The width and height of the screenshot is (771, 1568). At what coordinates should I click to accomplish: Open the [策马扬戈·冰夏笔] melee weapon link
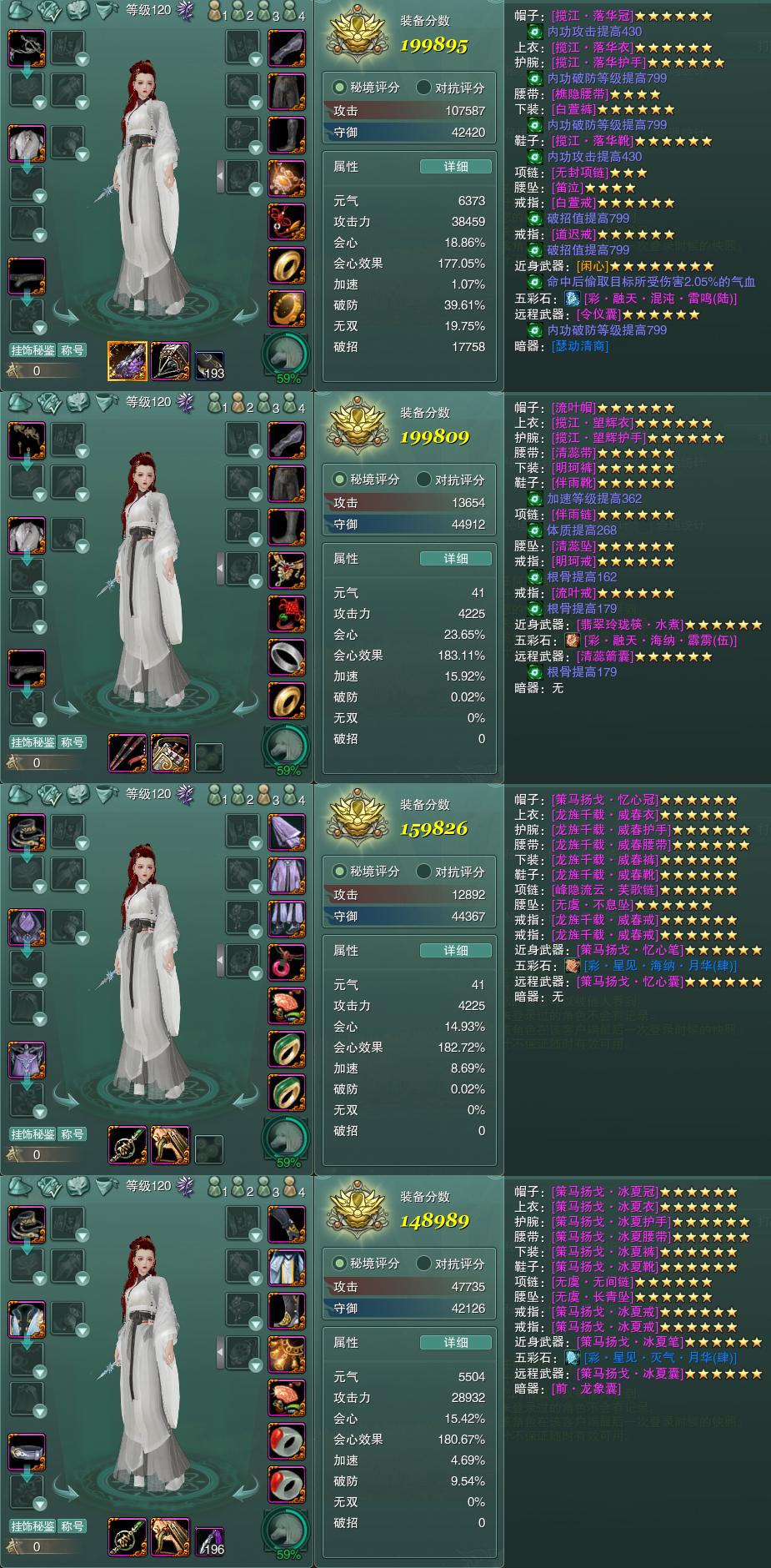(630, 1342)
